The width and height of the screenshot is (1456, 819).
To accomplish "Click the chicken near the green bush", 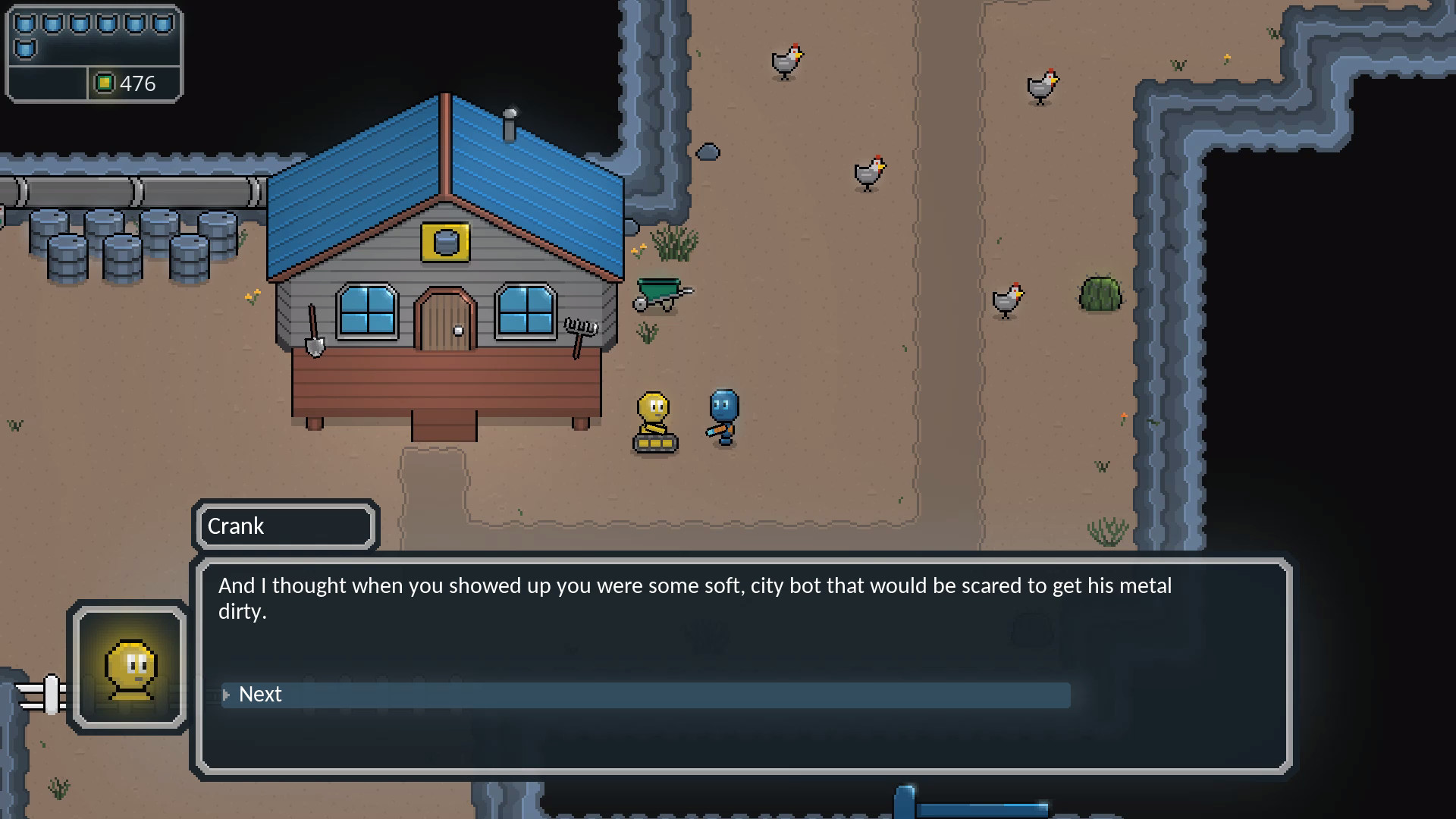I will pos(1007,298).
